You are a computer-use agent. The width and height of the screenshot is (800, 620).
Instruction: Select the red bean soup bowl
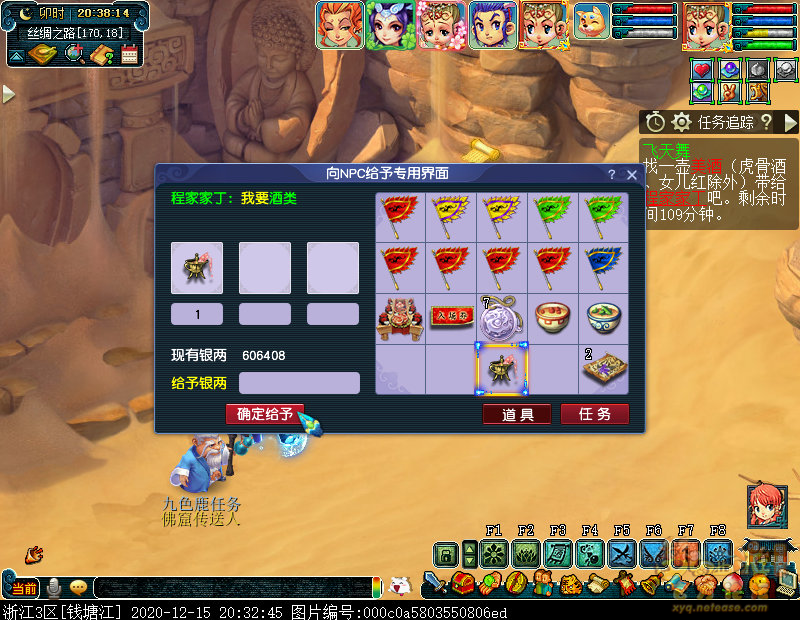pos(552,318)
